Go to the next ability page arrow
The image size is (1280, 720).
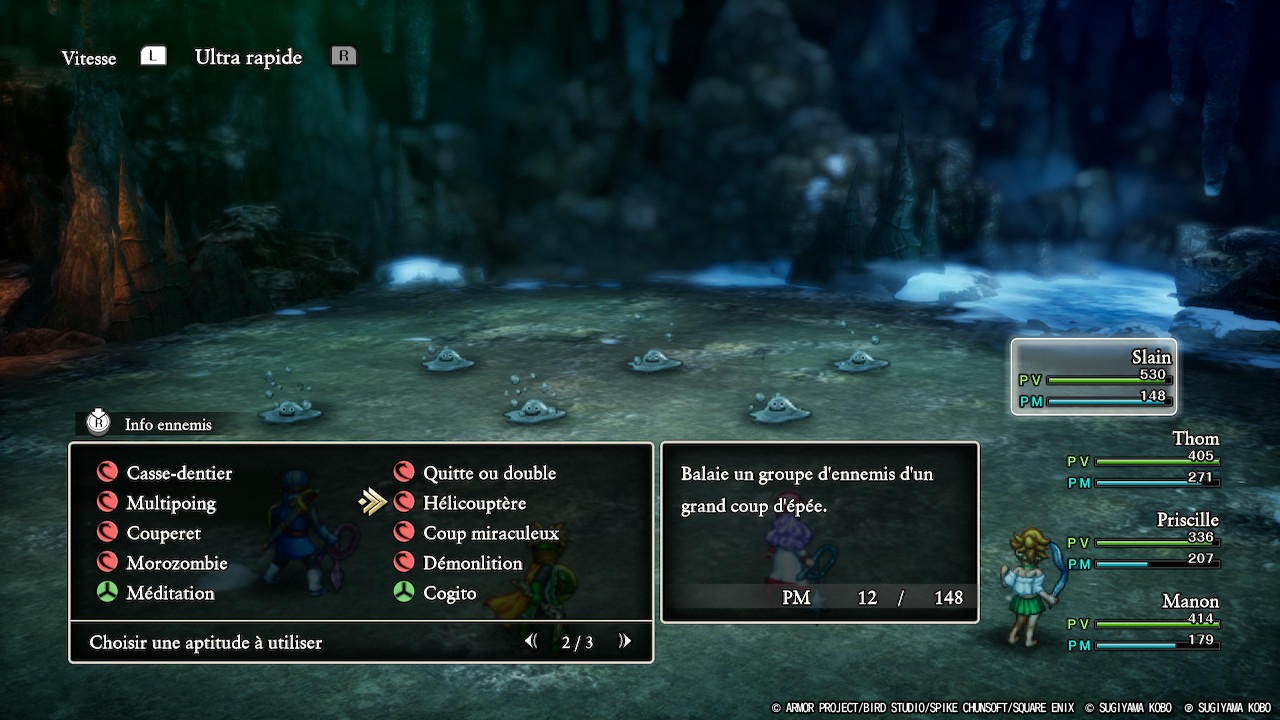coord(625,642)
